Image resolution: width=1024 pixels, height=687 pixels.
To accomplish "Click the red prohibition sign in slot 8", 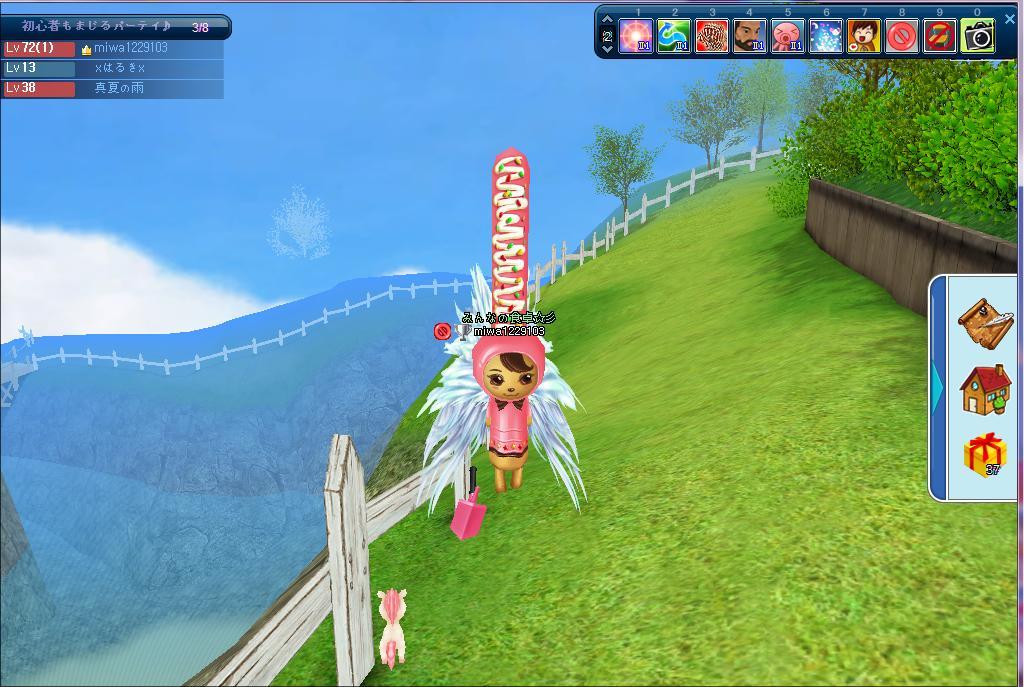I will (902, 36).
